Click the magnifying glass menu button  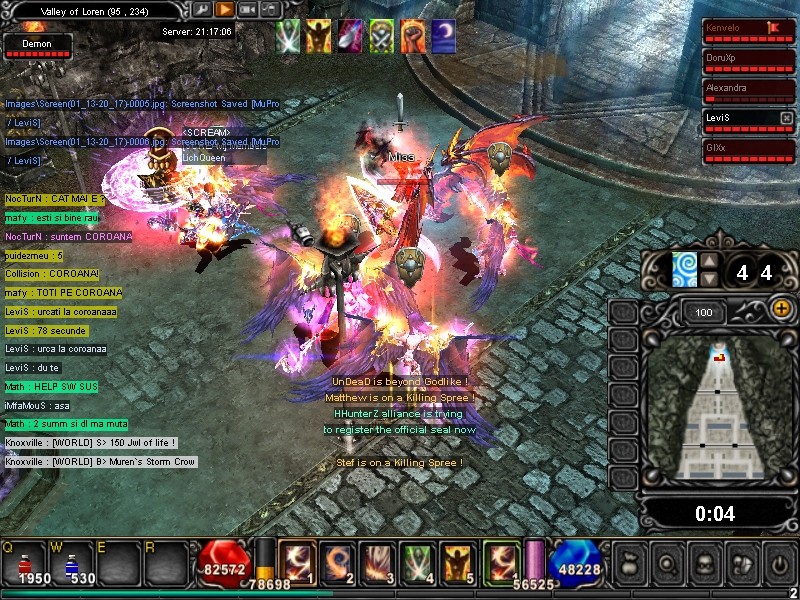(x=667, y=563)
